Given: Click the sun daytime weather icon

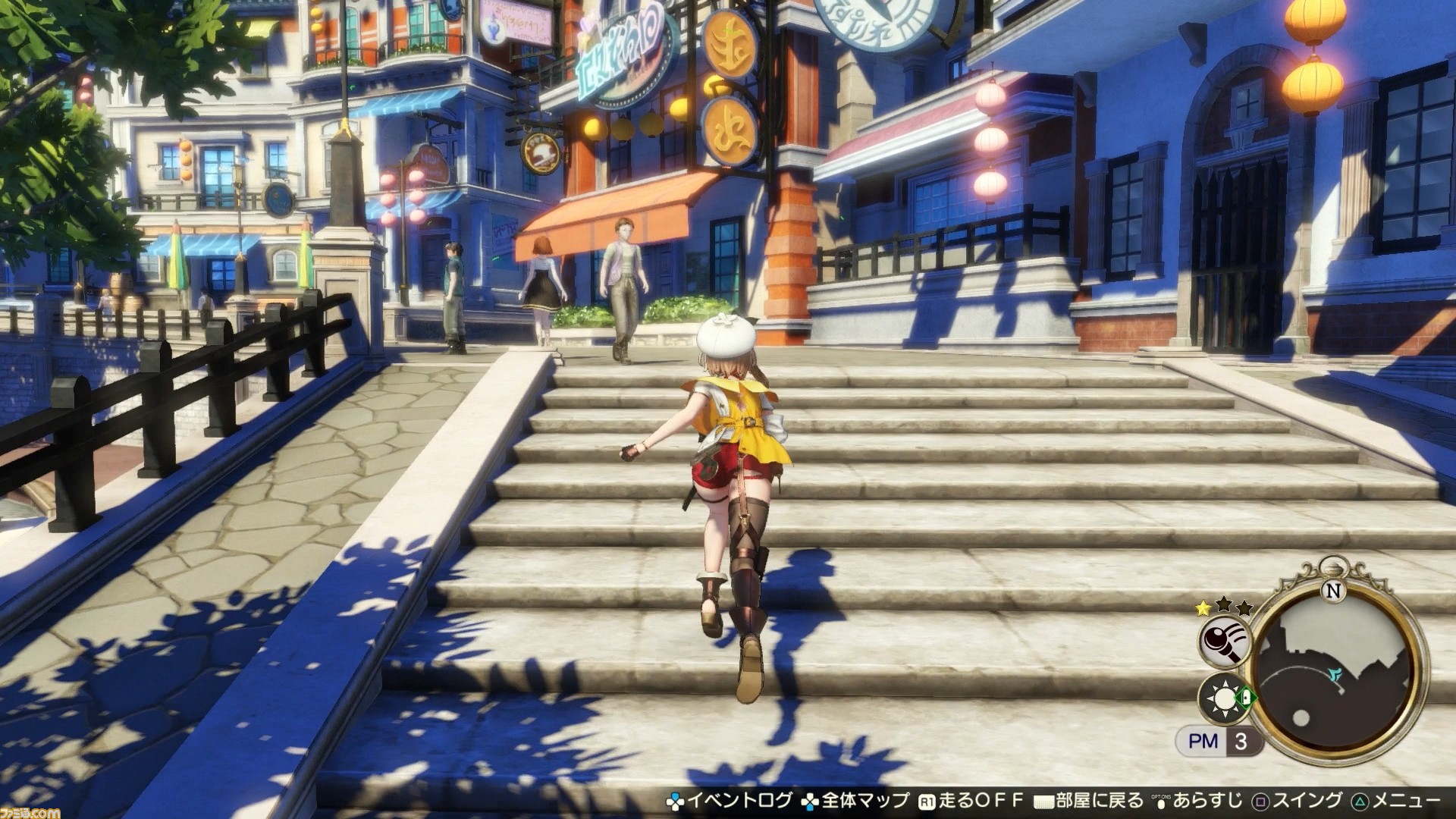Looking at the screenshot, I should click(x=1219, y=697).
